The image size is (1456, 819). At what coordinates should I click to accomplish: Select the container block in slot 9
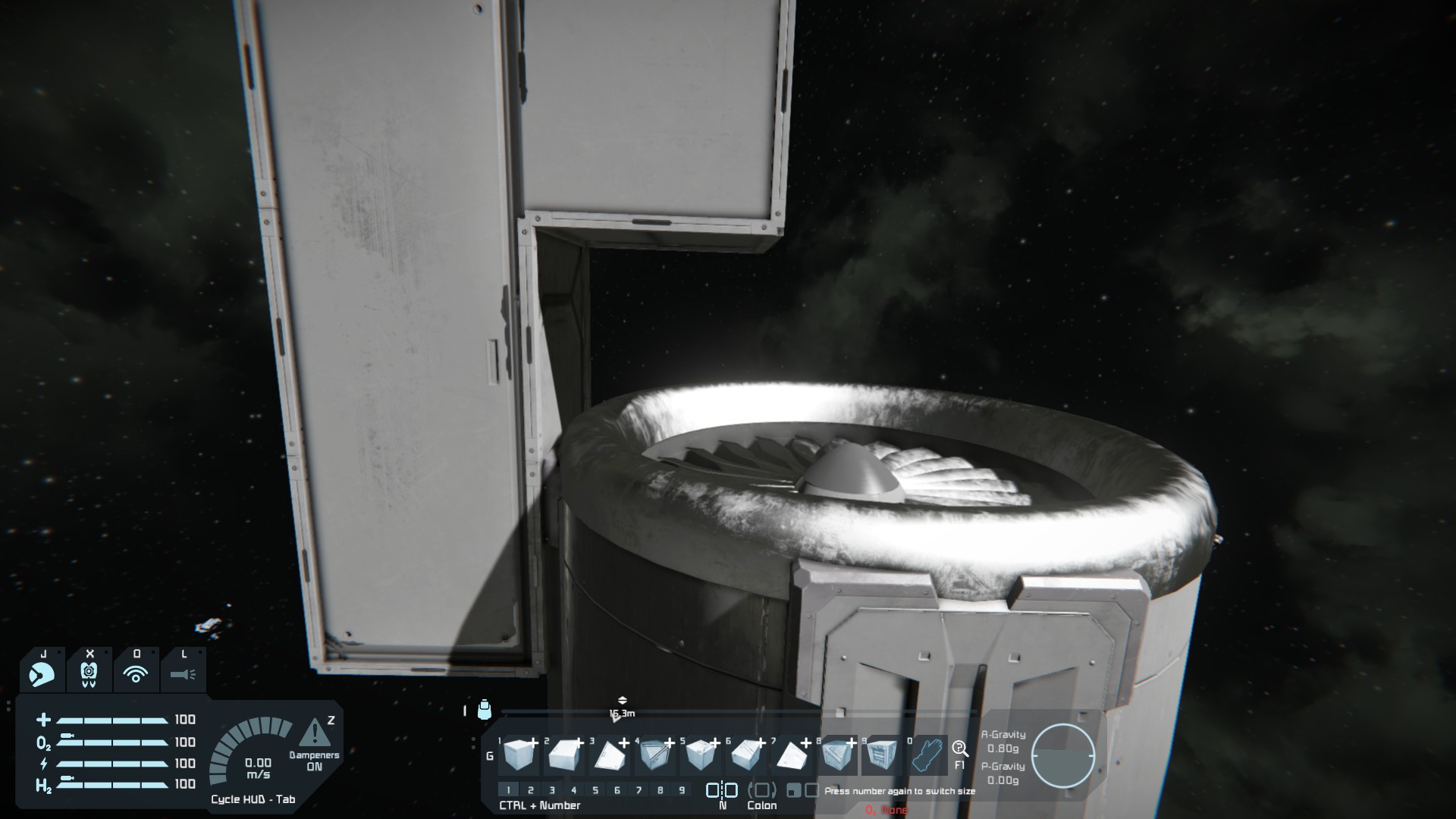(x=881, y=755)
